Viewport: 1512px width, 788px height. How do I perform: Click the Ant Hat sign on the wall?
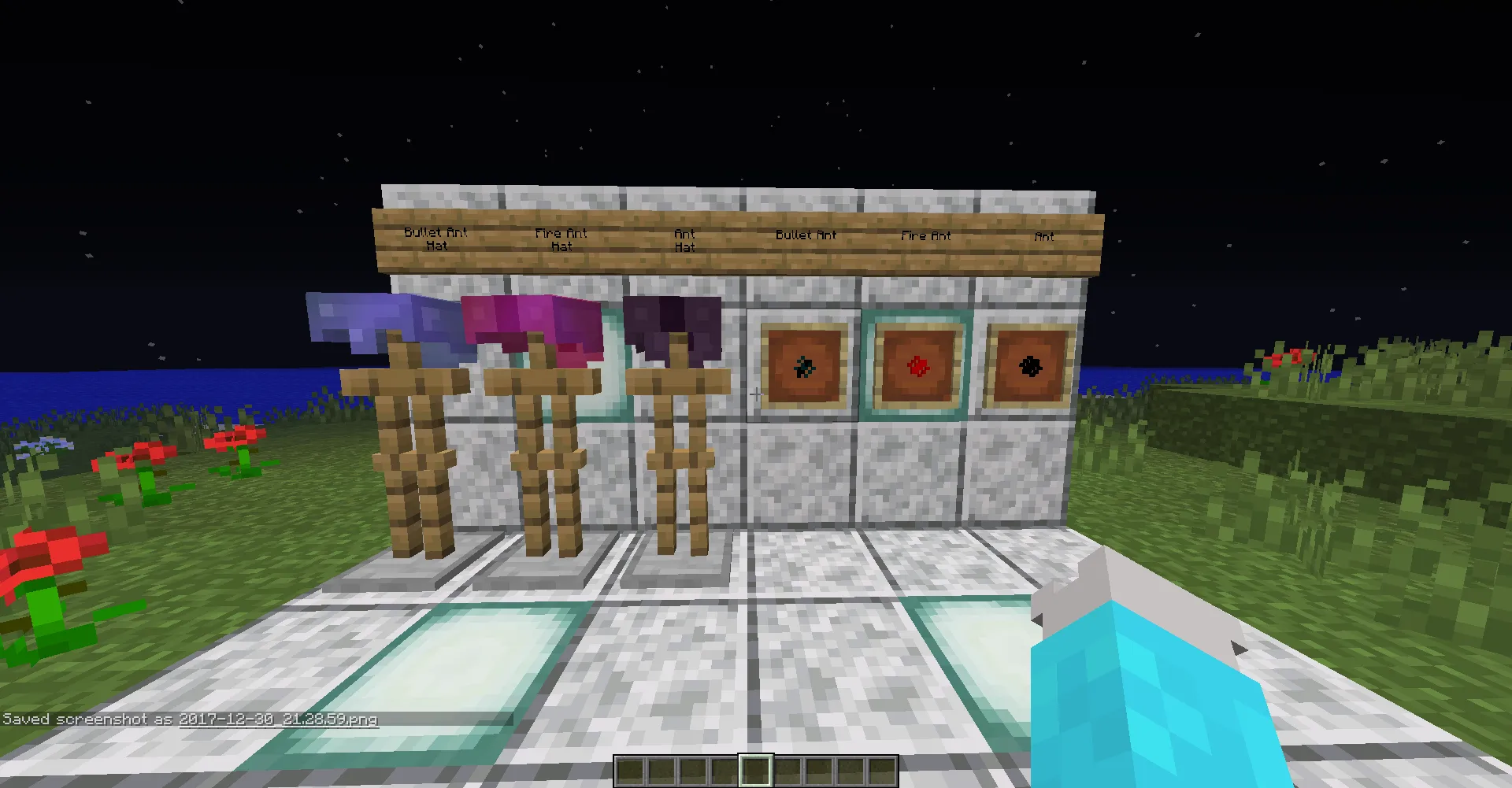684,240
